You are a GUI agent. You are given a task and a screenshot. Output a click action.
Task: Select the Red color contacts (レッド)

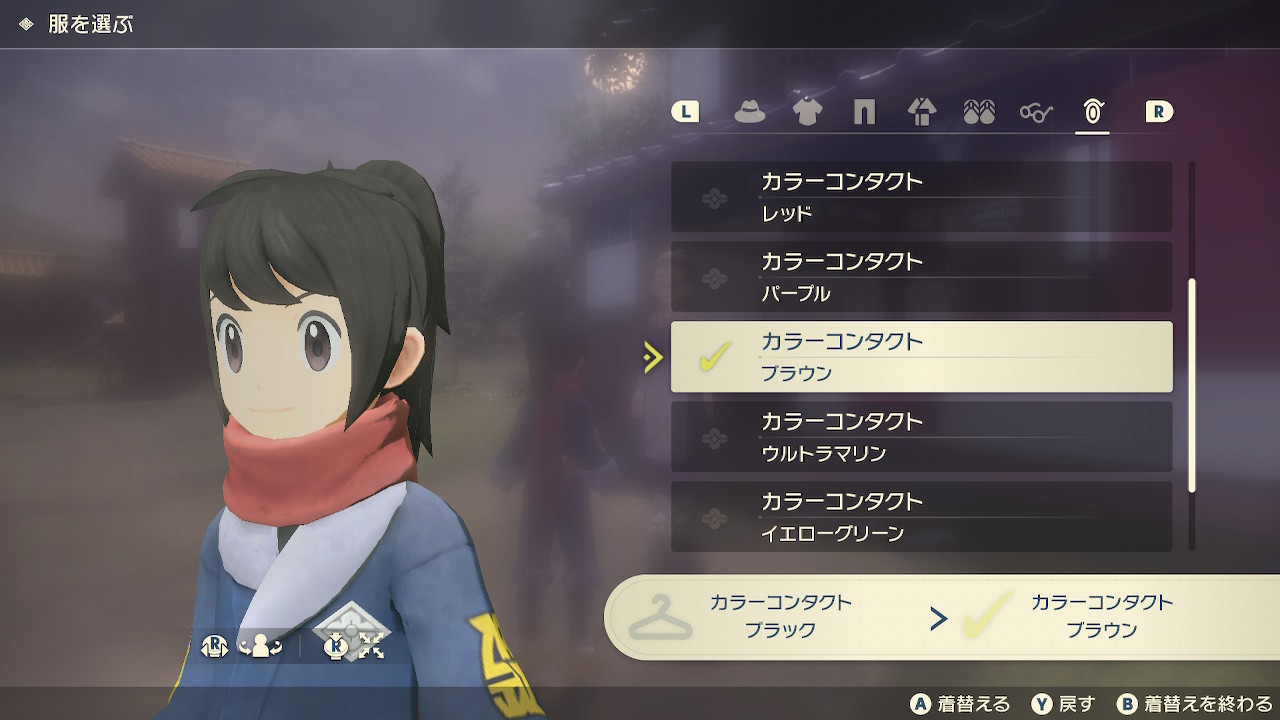pyautogui.click(x=921, y=197)
